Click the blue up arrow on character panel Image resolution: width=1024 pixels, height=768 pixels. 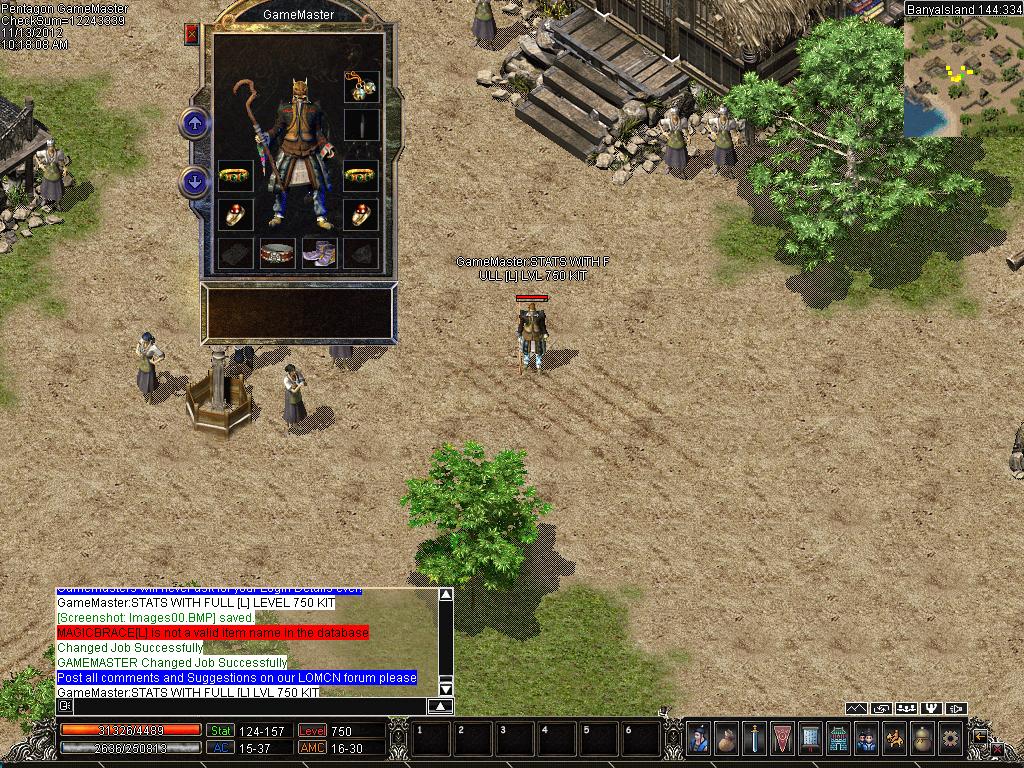click(x=194, y=124)
